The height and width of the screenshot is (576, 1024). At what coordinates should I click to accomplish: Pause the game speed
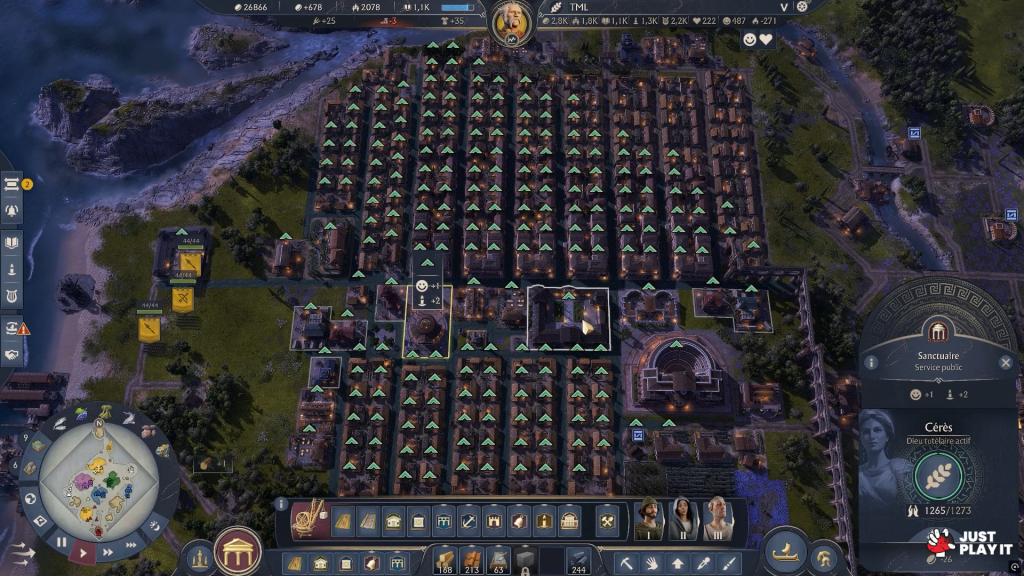pyautogui.click(x=61, y=542)
